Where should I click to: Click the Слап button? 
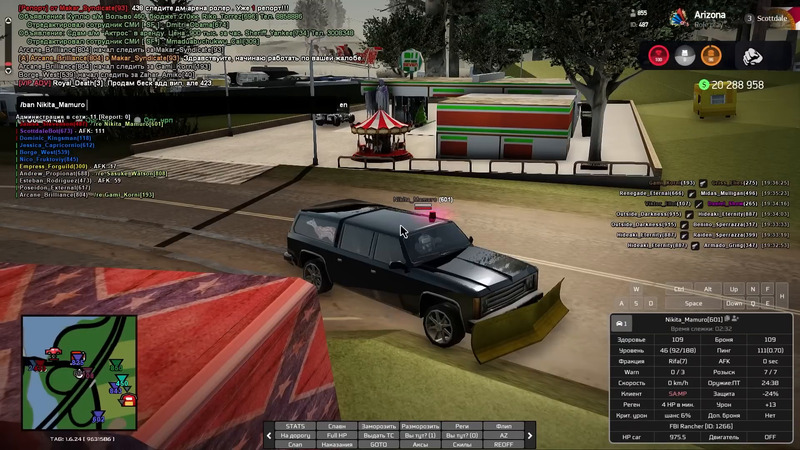pos(295,444)
